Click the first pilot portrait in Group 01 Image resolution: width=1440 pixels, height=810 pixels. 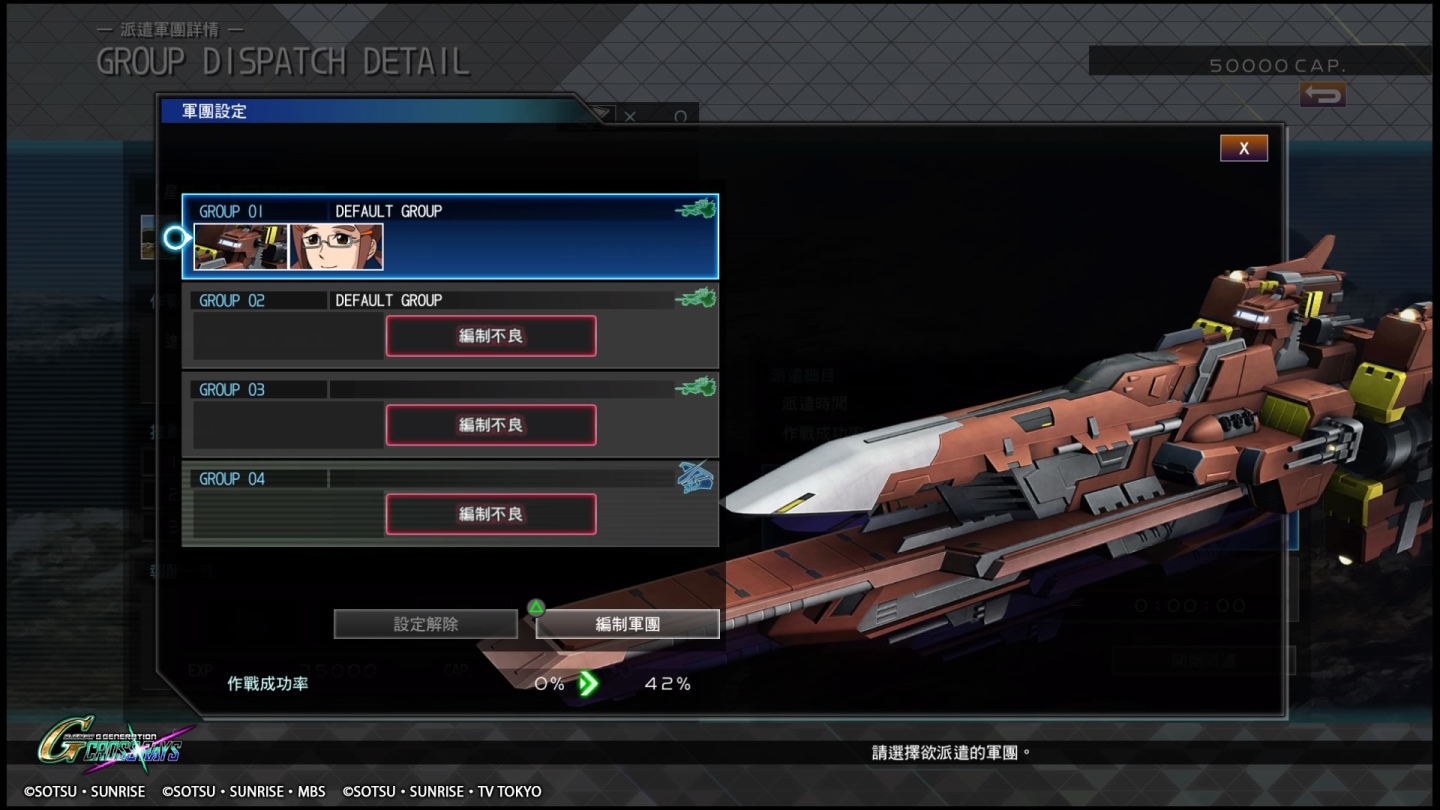[x=240, y=247]
